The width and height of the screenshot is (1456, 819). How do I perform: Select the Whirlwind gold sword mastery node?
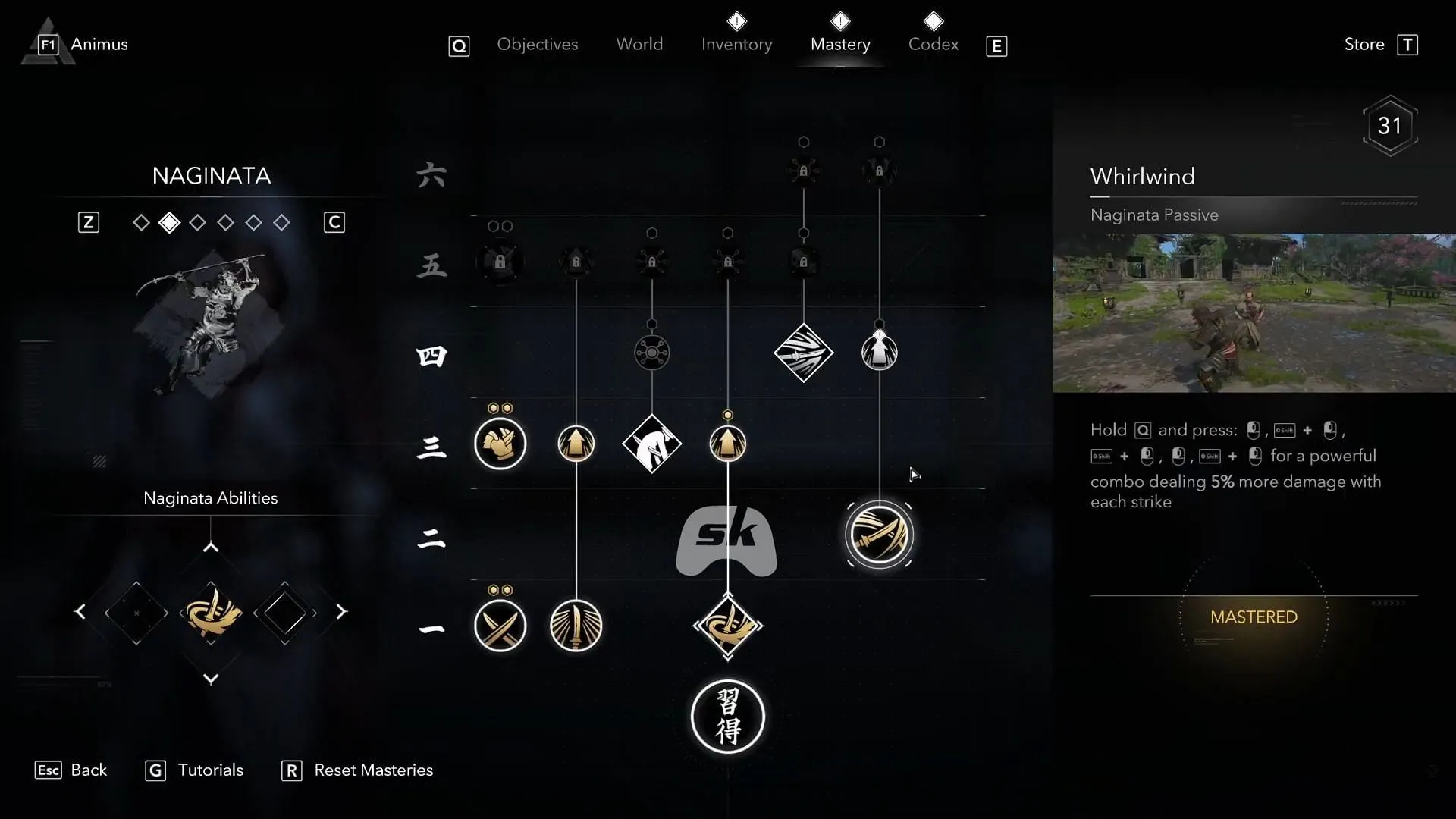(x=879, y=534)
